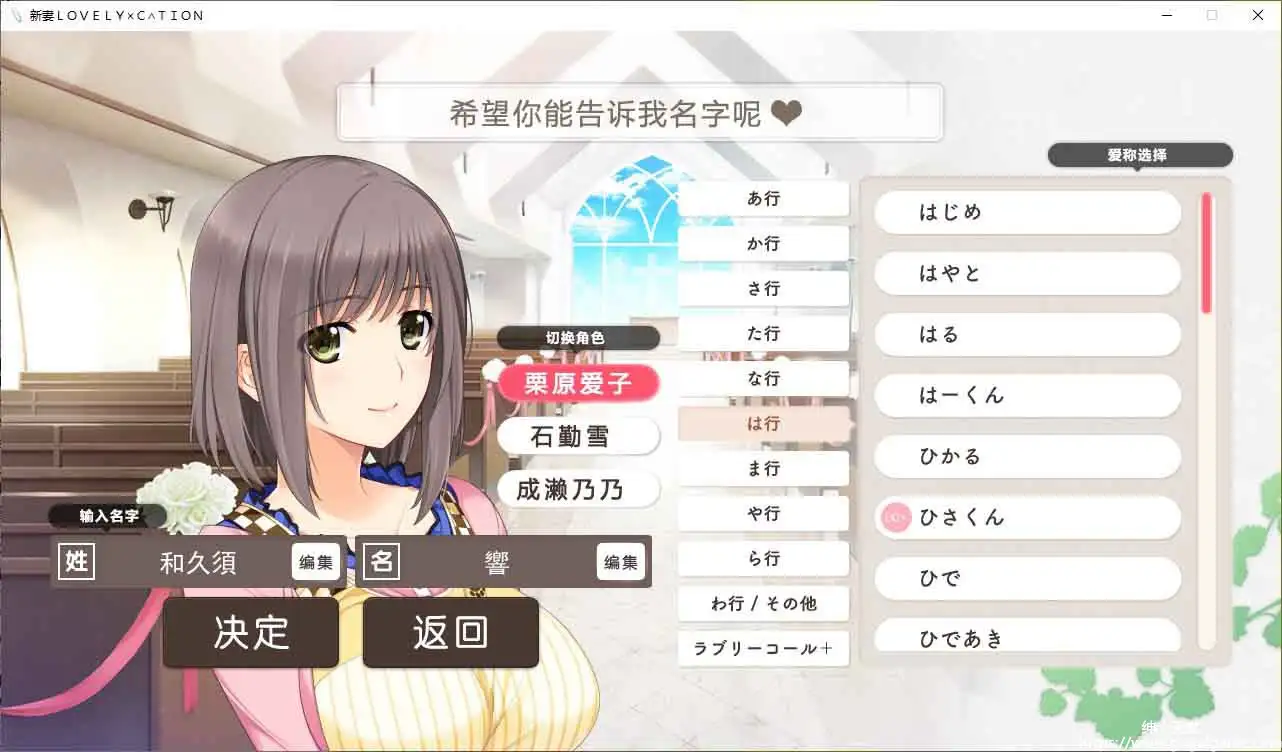Edit the surname with the 编集 button

[x=316, y=562]
